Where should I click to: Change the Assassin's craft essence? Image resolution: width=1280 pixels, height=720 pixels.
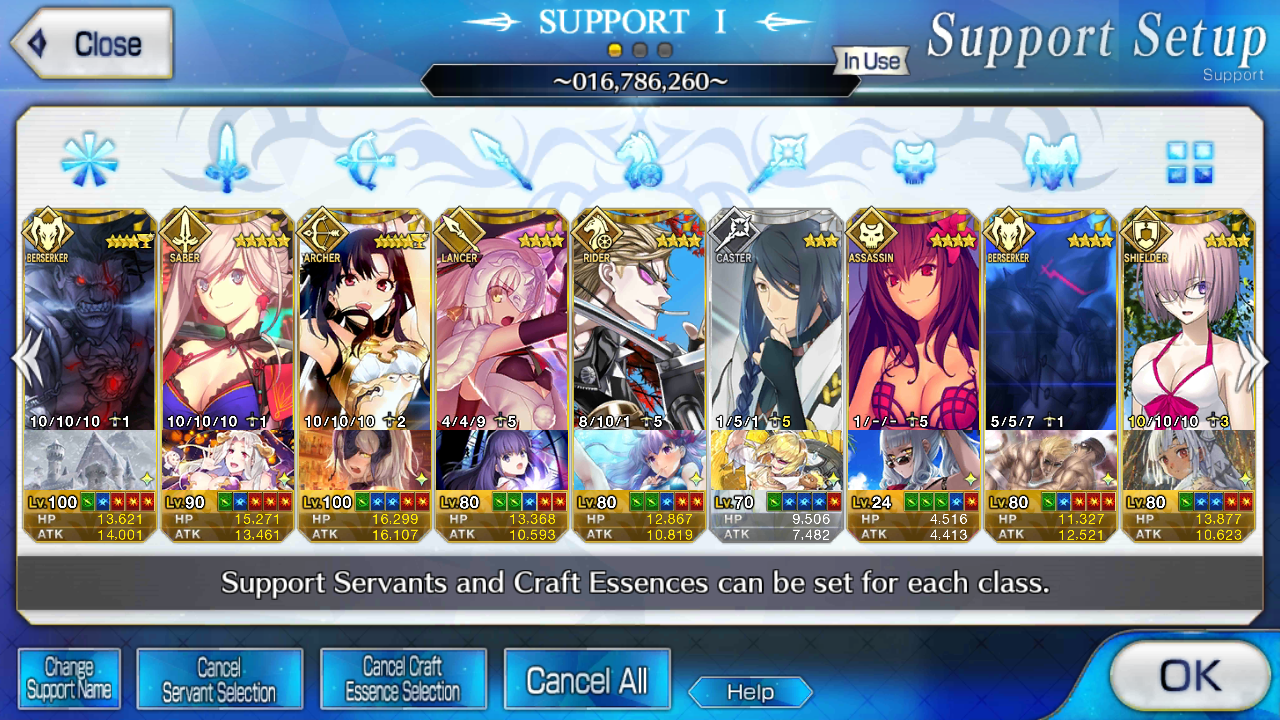914,460
